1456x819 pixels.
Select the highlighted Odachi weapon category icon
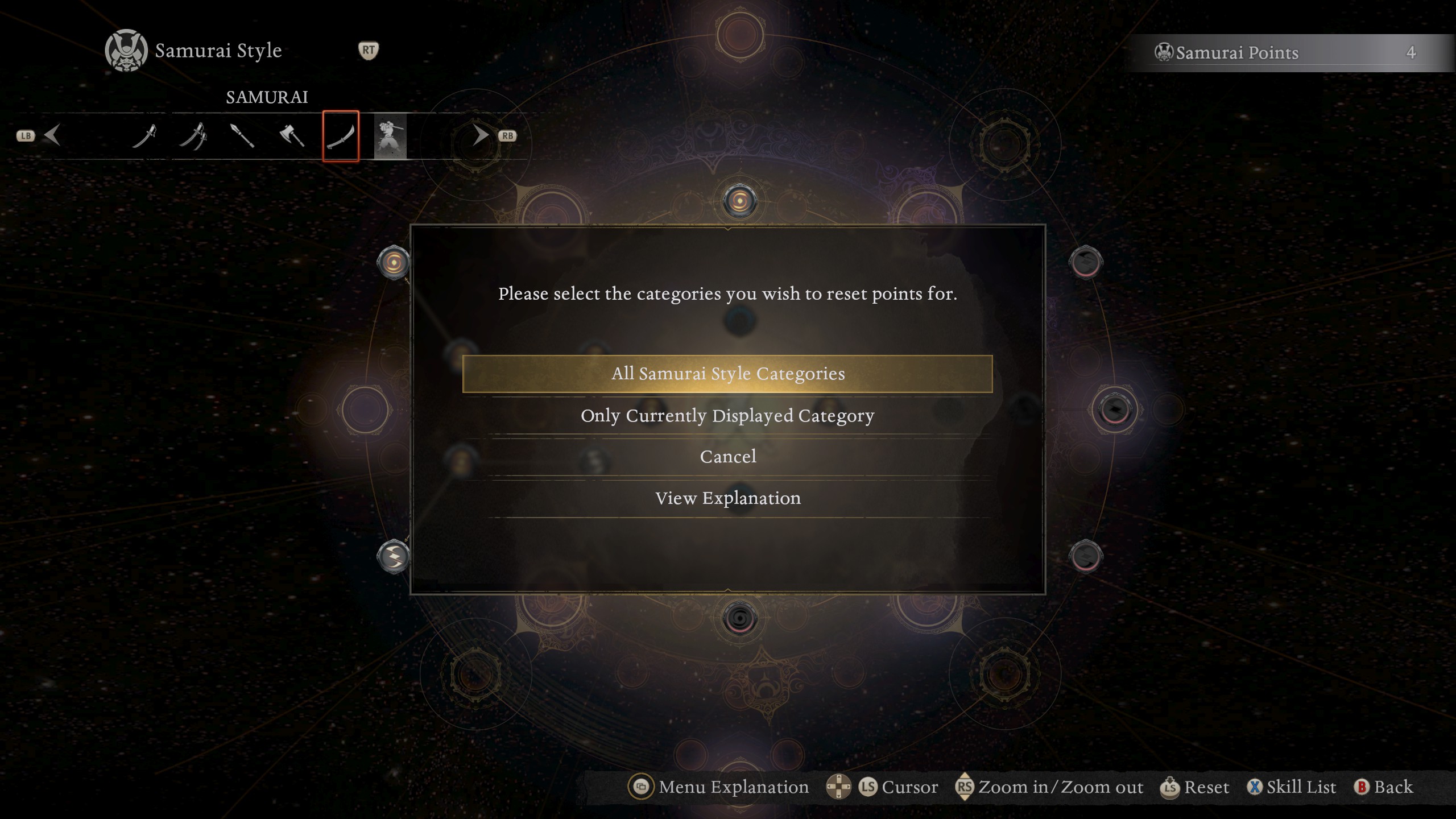click(x=340, y=135)
